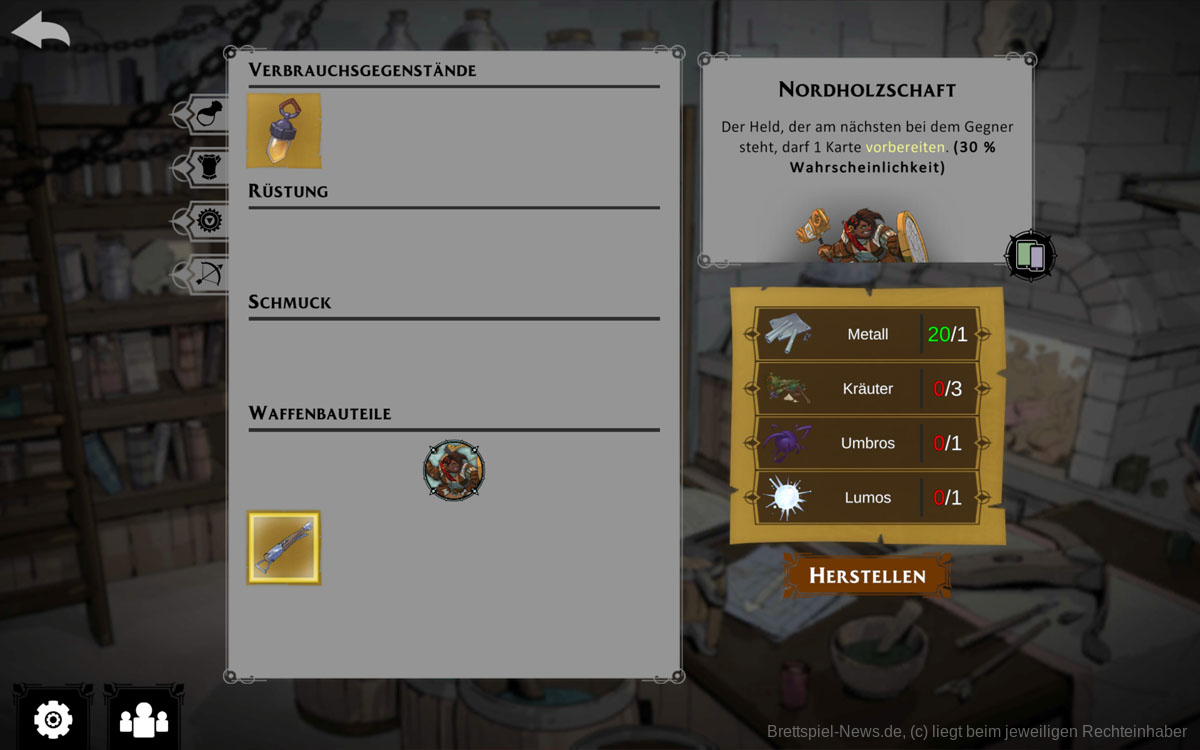This screenshot has width=1200, height=750.
Task: Select the Kräuter resource row
Action: tap(867, 388)
